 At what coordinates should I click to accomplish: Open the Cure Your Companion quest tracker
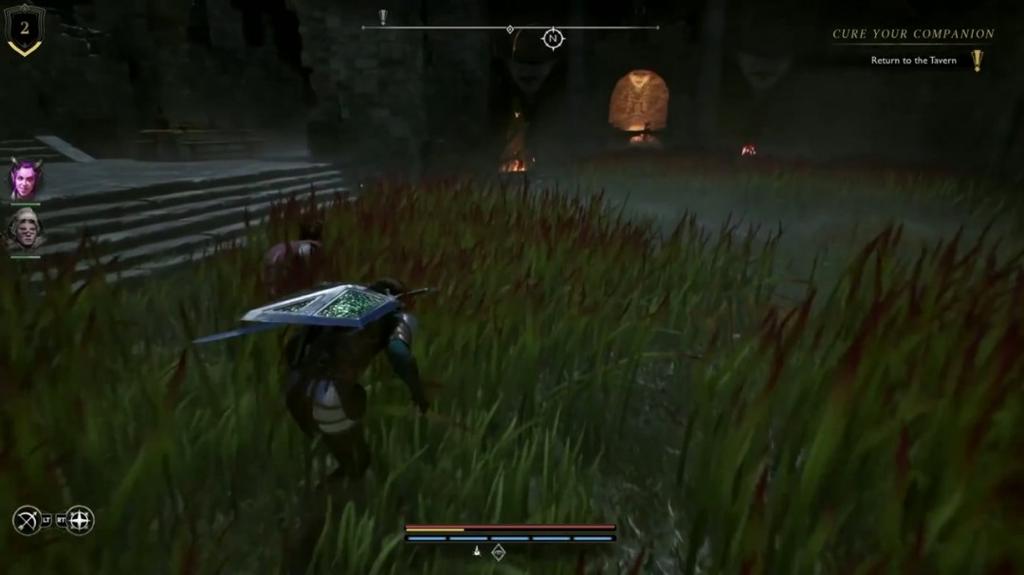click(913, 34)
